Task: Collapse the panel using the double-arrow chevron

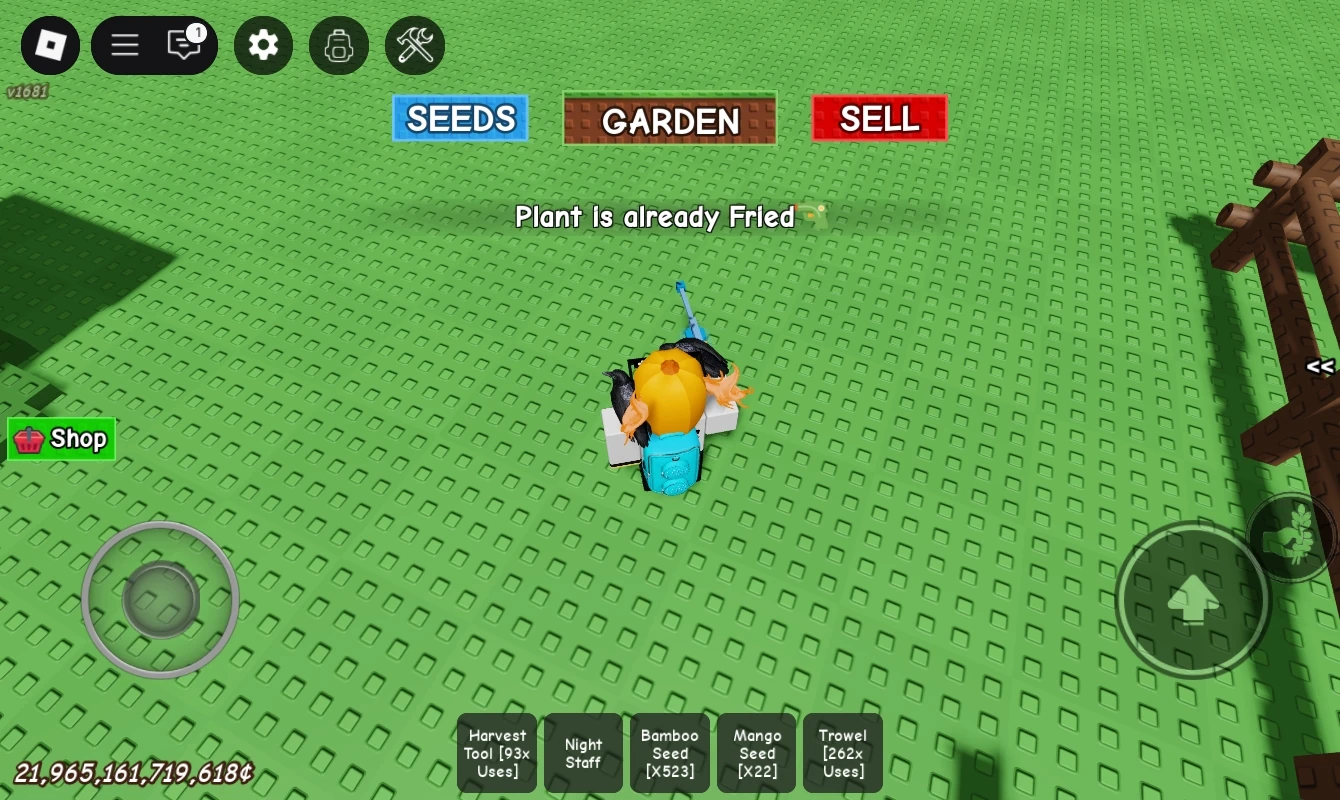Action: (1321, 368)
